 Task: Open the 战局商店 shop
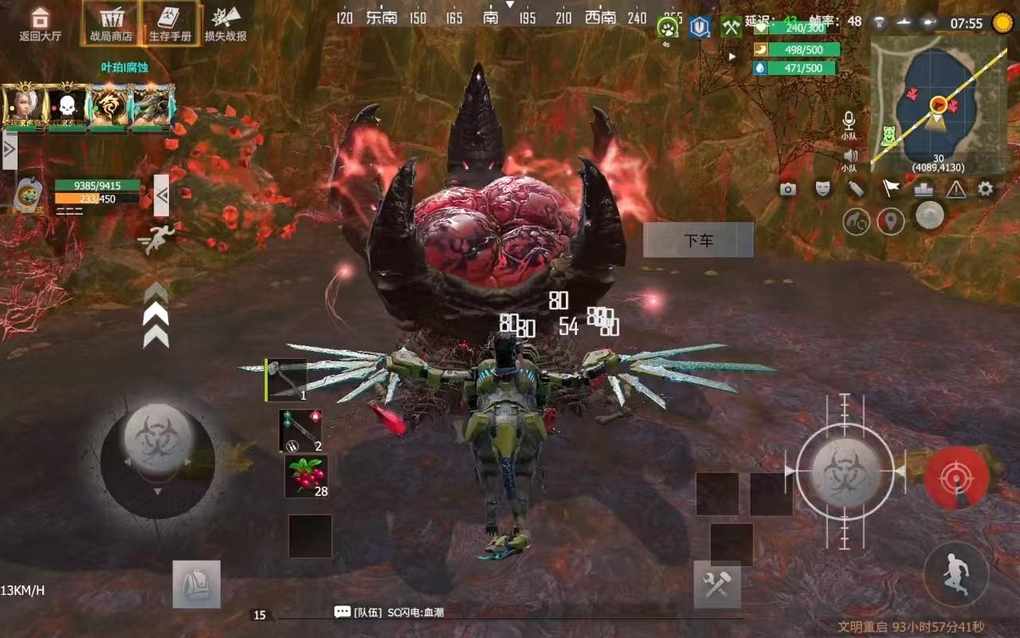pyautogui.click(x=110, y=23)
